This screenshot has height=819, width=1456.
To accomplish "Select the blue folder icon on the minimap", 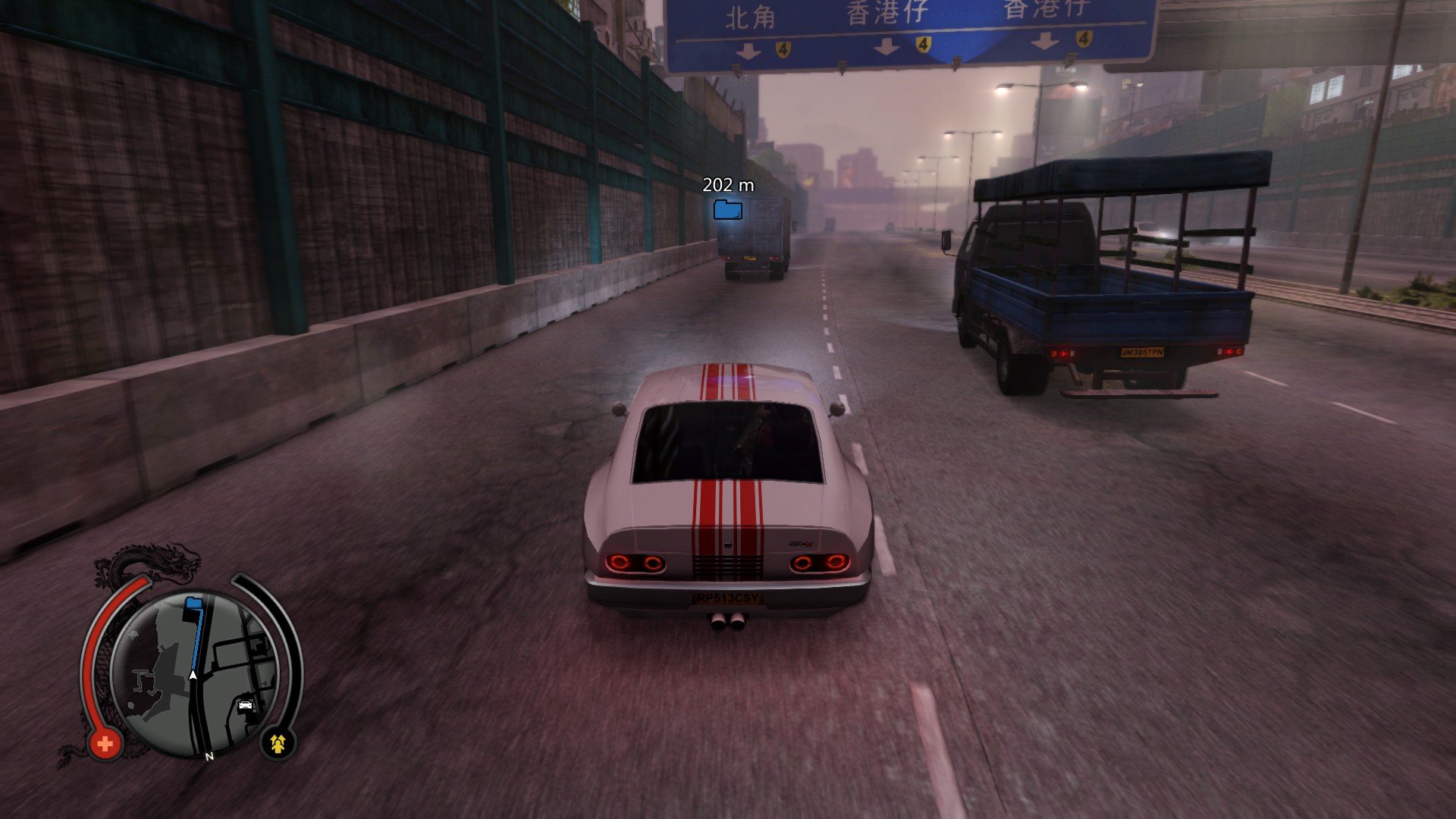I will tap(193, 602).
